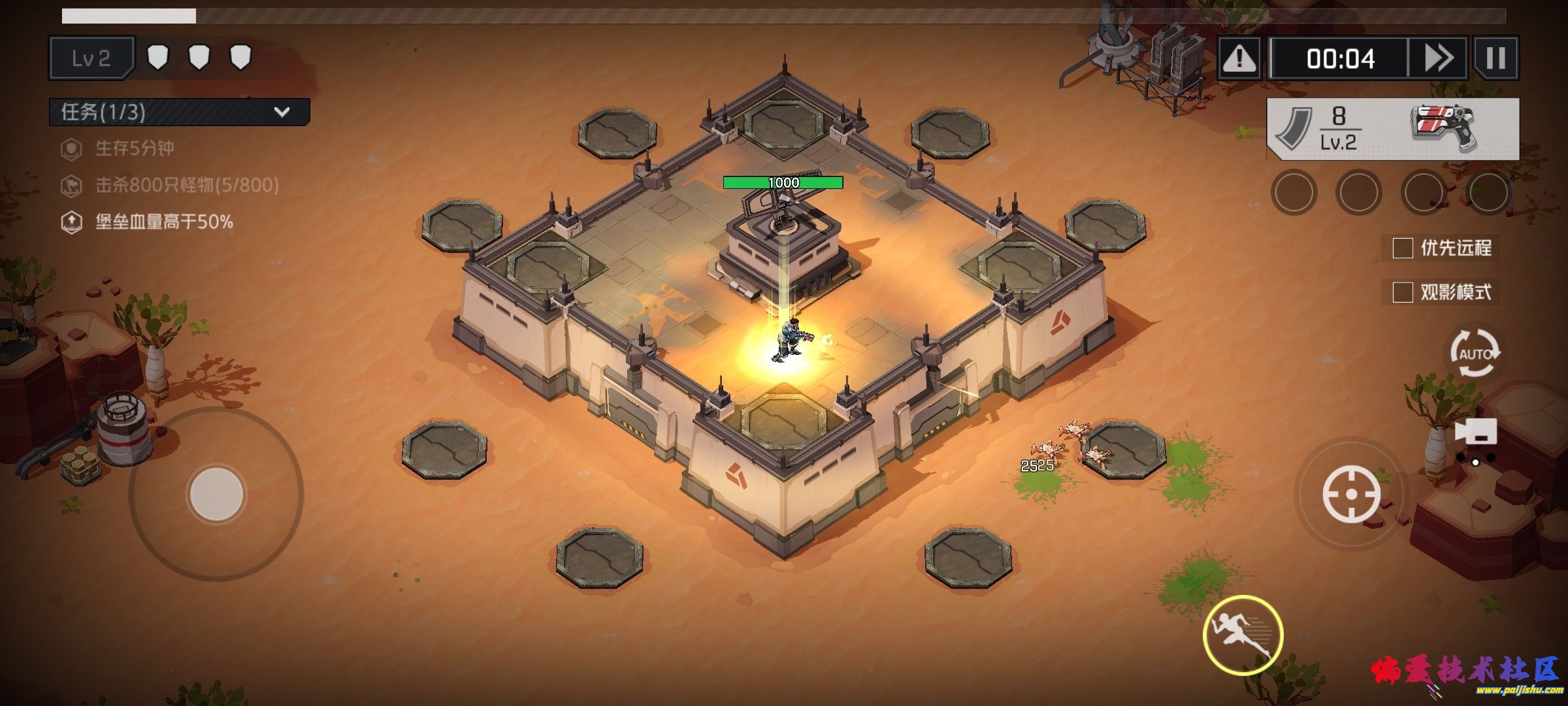Switch the camera view icon
The height and width of the screenshot is (706, 1568).
[1476, 433]
